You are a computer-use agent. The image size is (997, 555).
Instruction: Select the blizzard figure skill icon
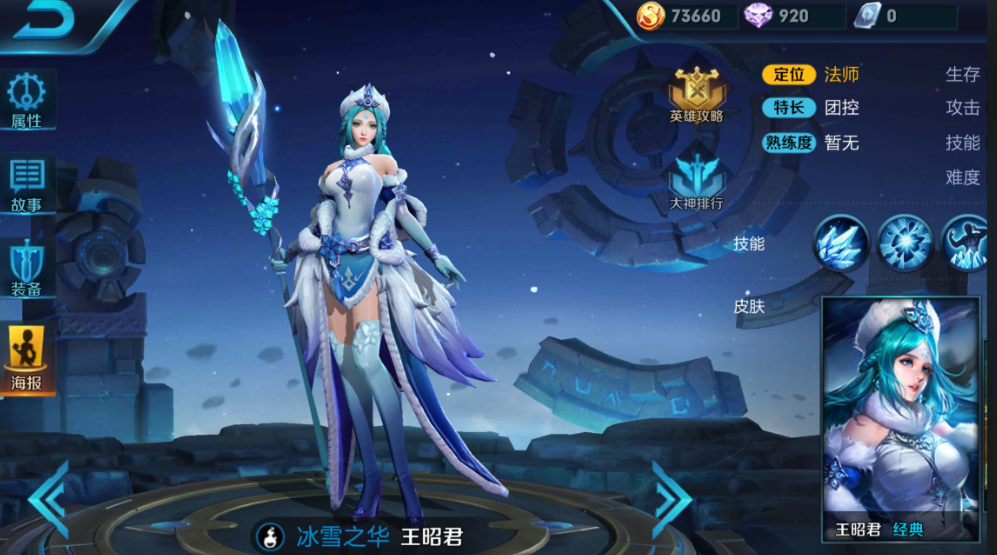pos(968,243)
